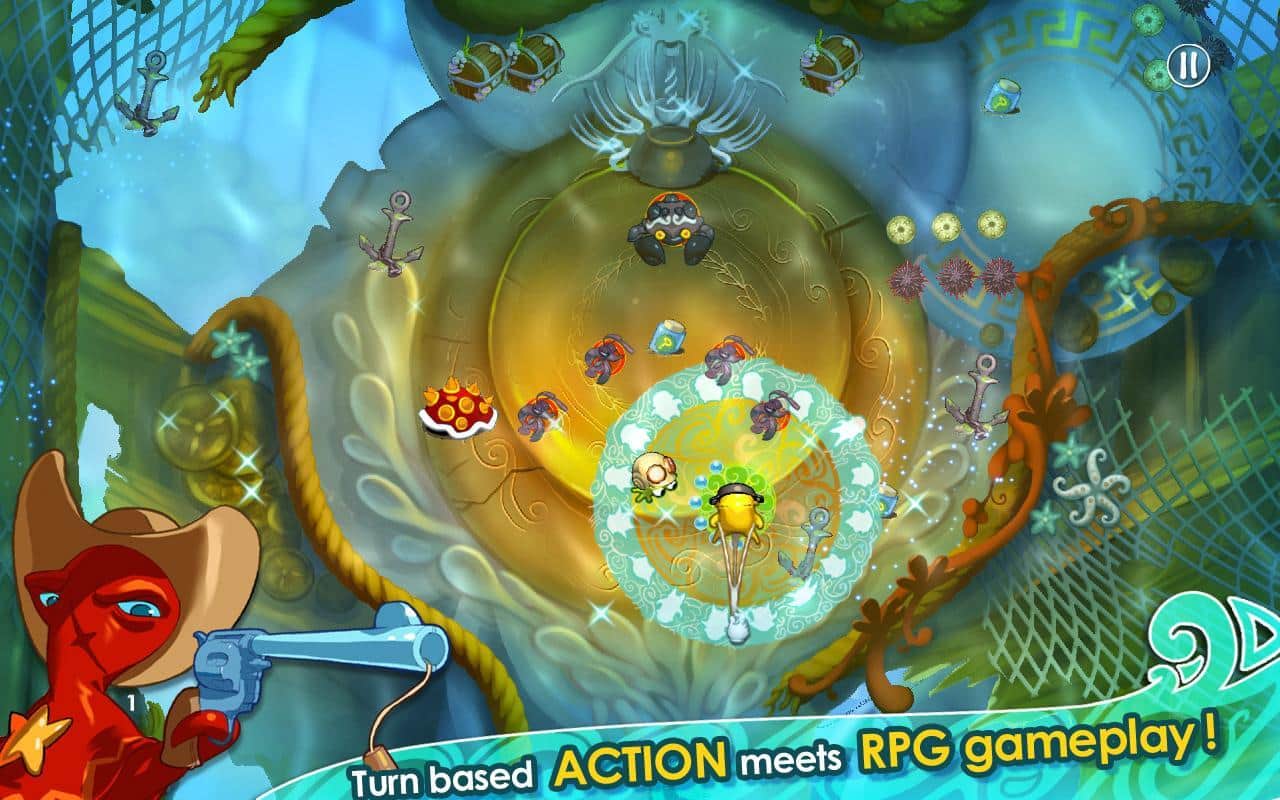Select the crab enemy right of the hero
1280x800 pixels.
click(770, 415)
